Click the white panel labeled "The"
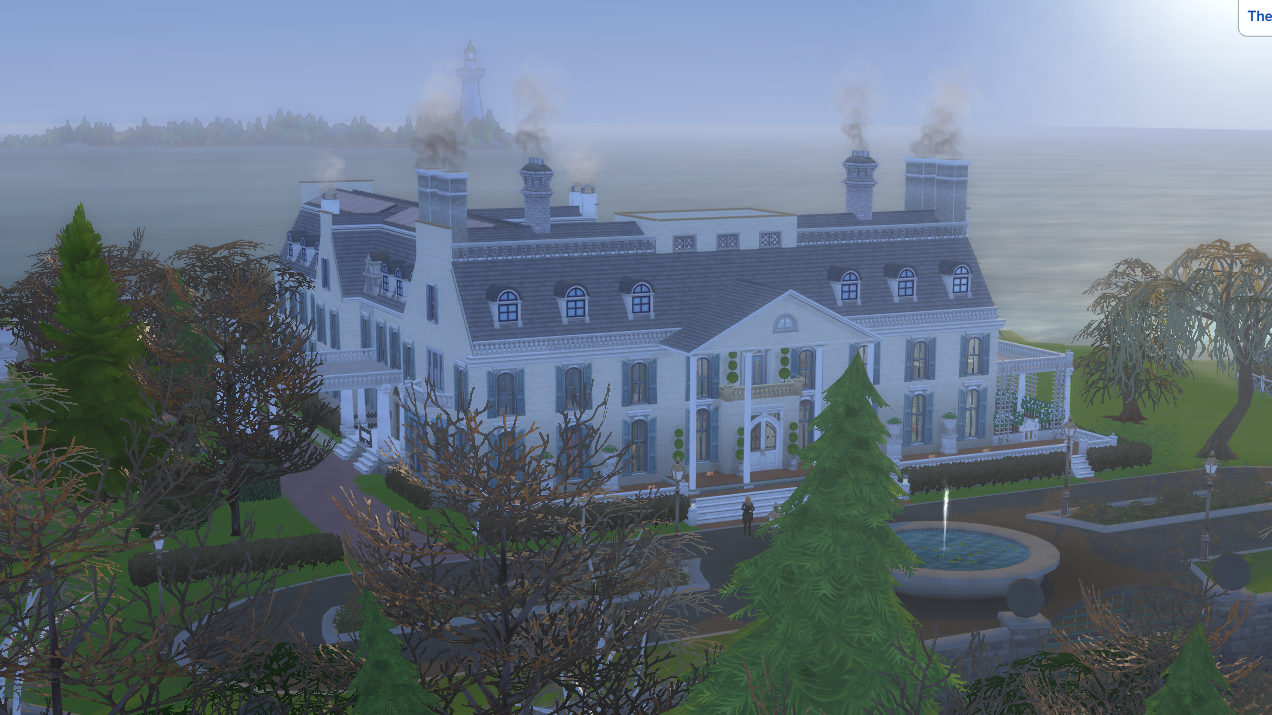Image resolution: width=1272 pixels, height=715 pixels. [1256, 17]
